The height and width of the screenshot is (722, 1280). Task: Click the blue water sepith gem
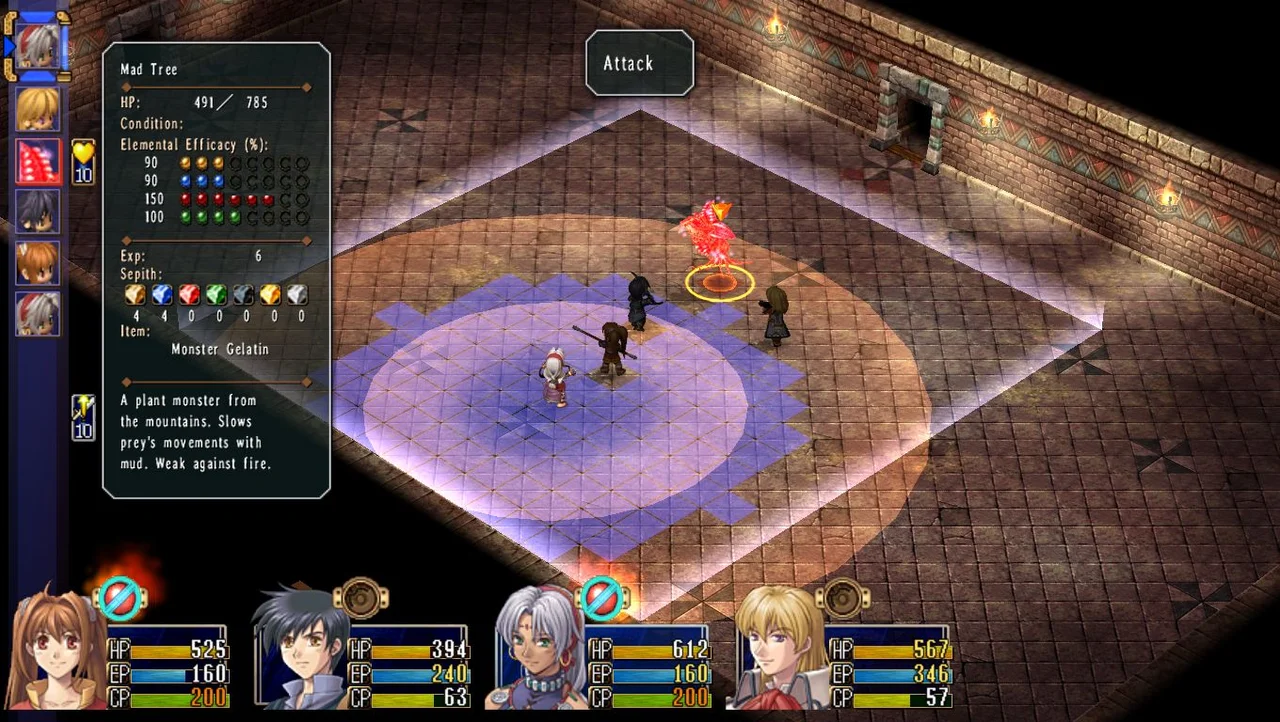tap(162, 293)
